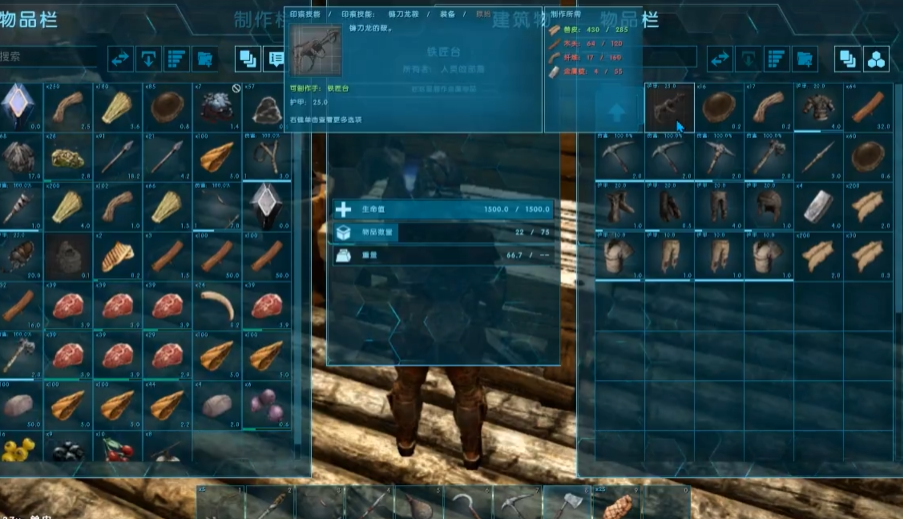Click the transfer-all arrows button in the smithy panel
The height and width of the screenshot is (519, 903).
click(719, 59)
